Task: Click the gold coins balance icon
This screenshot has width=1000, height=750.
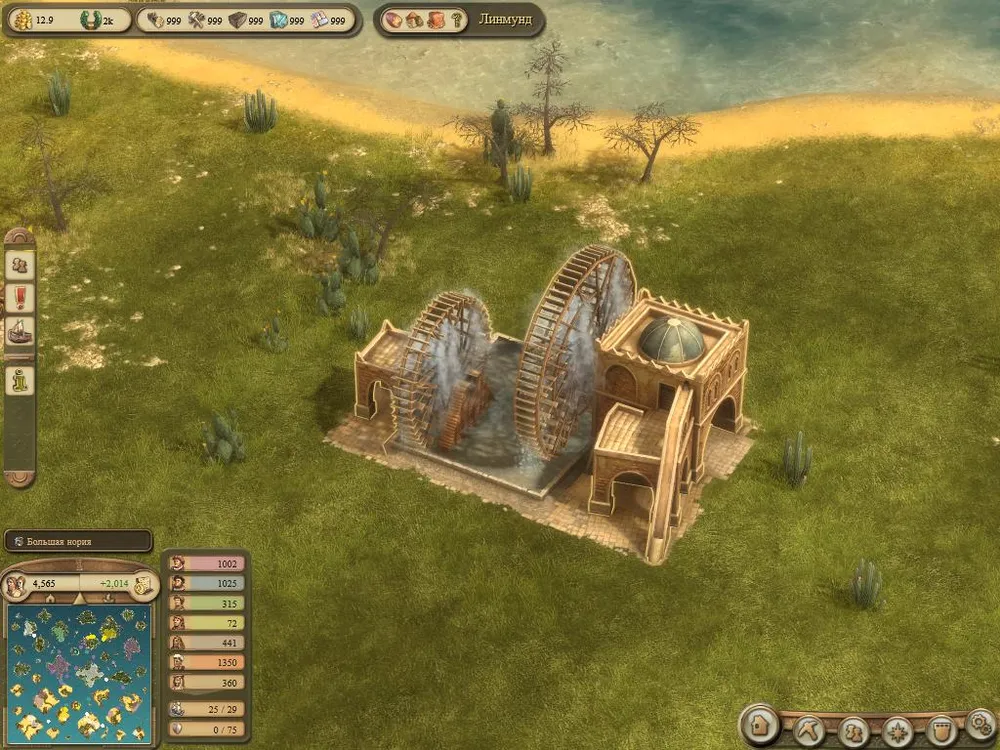Action: click(x=22, y=19)
